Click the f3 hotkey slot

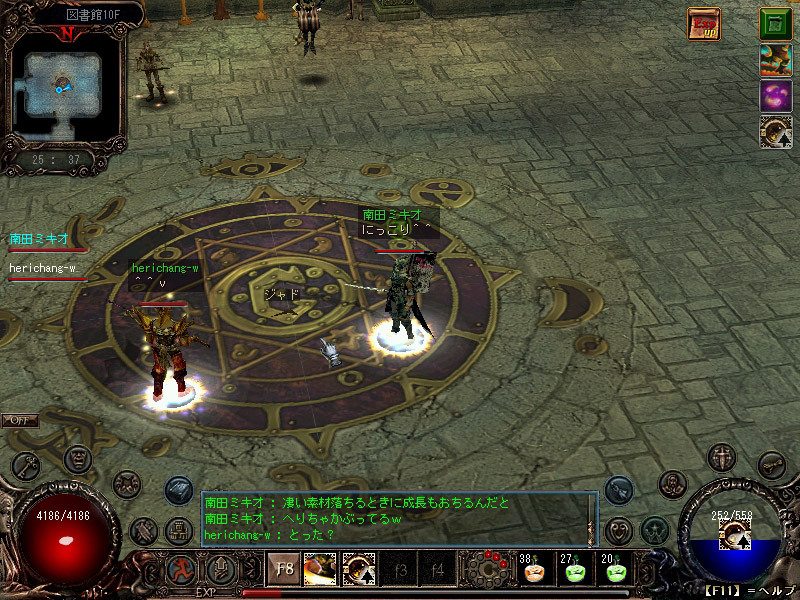400,571
